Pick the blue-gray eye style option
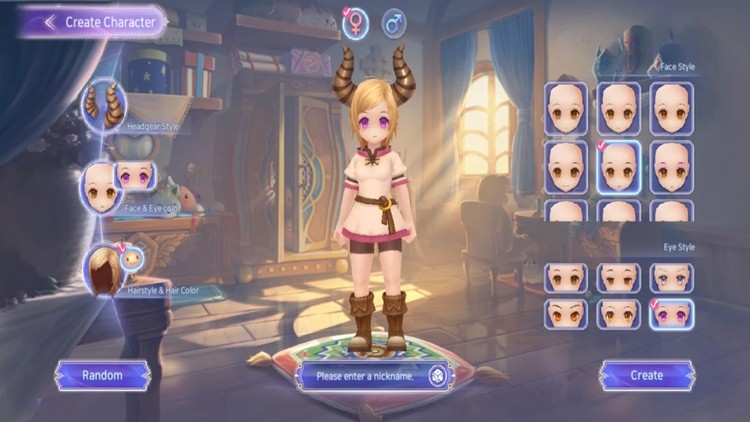This screenshot has width=750, height=422. (671, 277)
